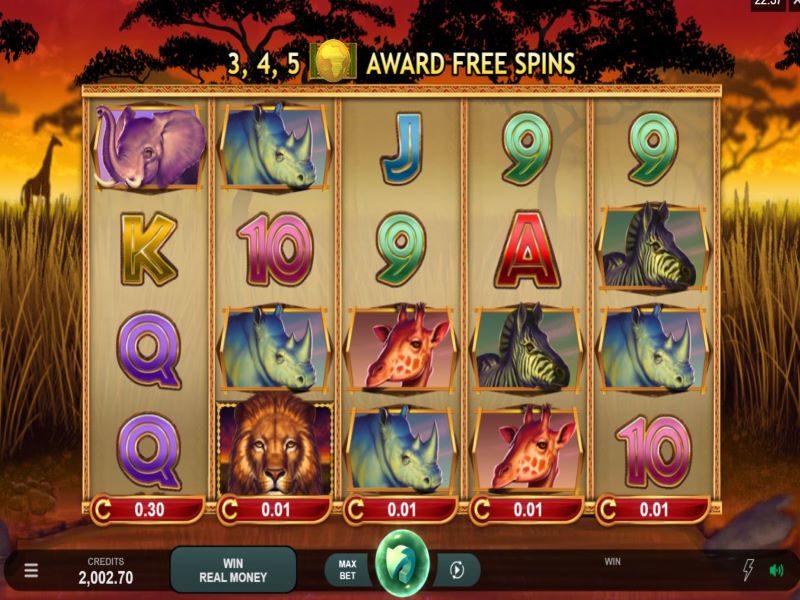Select the 0.30 reel coin button

(x=147, y=510)
